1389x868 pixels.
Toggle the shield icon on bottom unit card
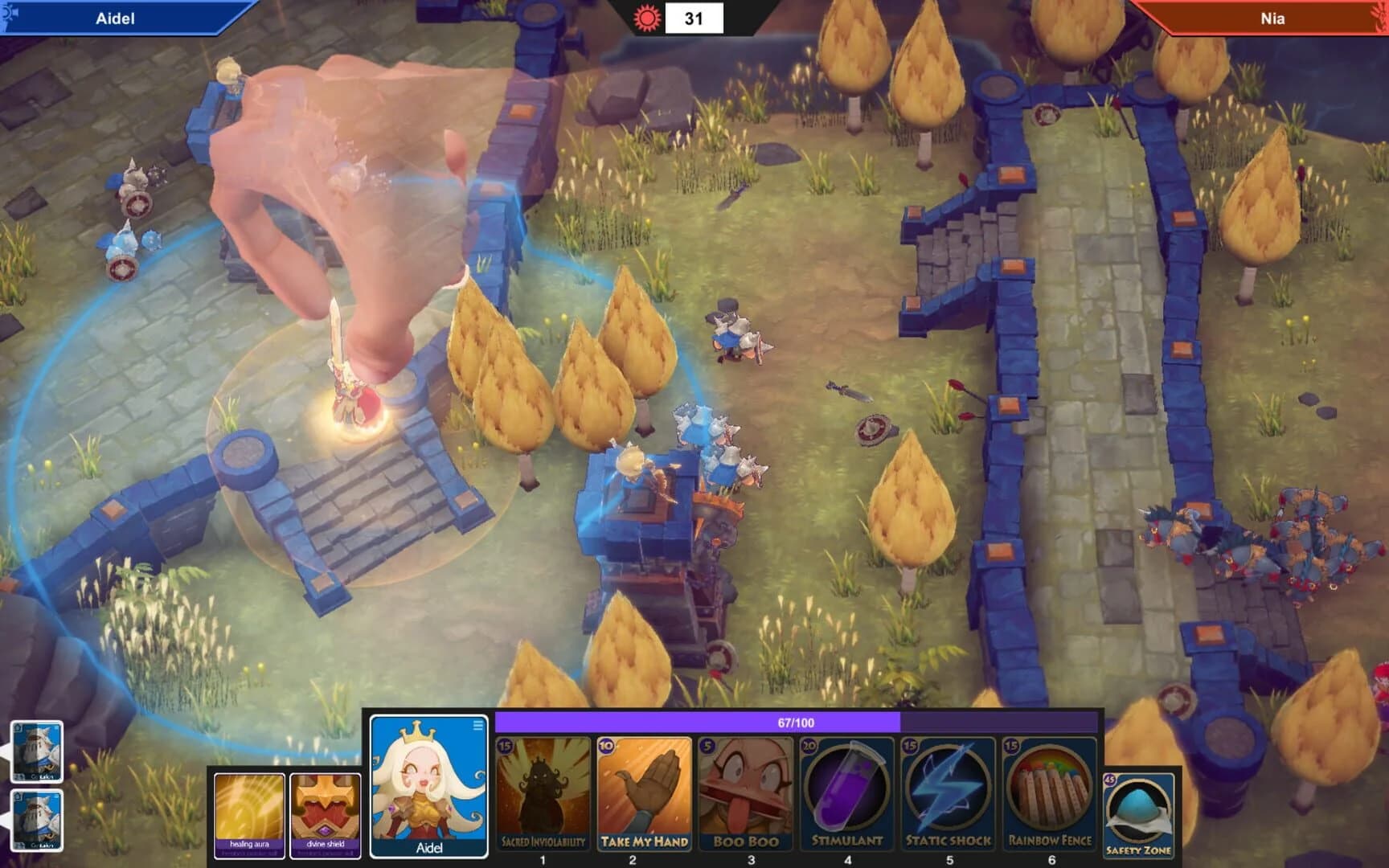18,797
